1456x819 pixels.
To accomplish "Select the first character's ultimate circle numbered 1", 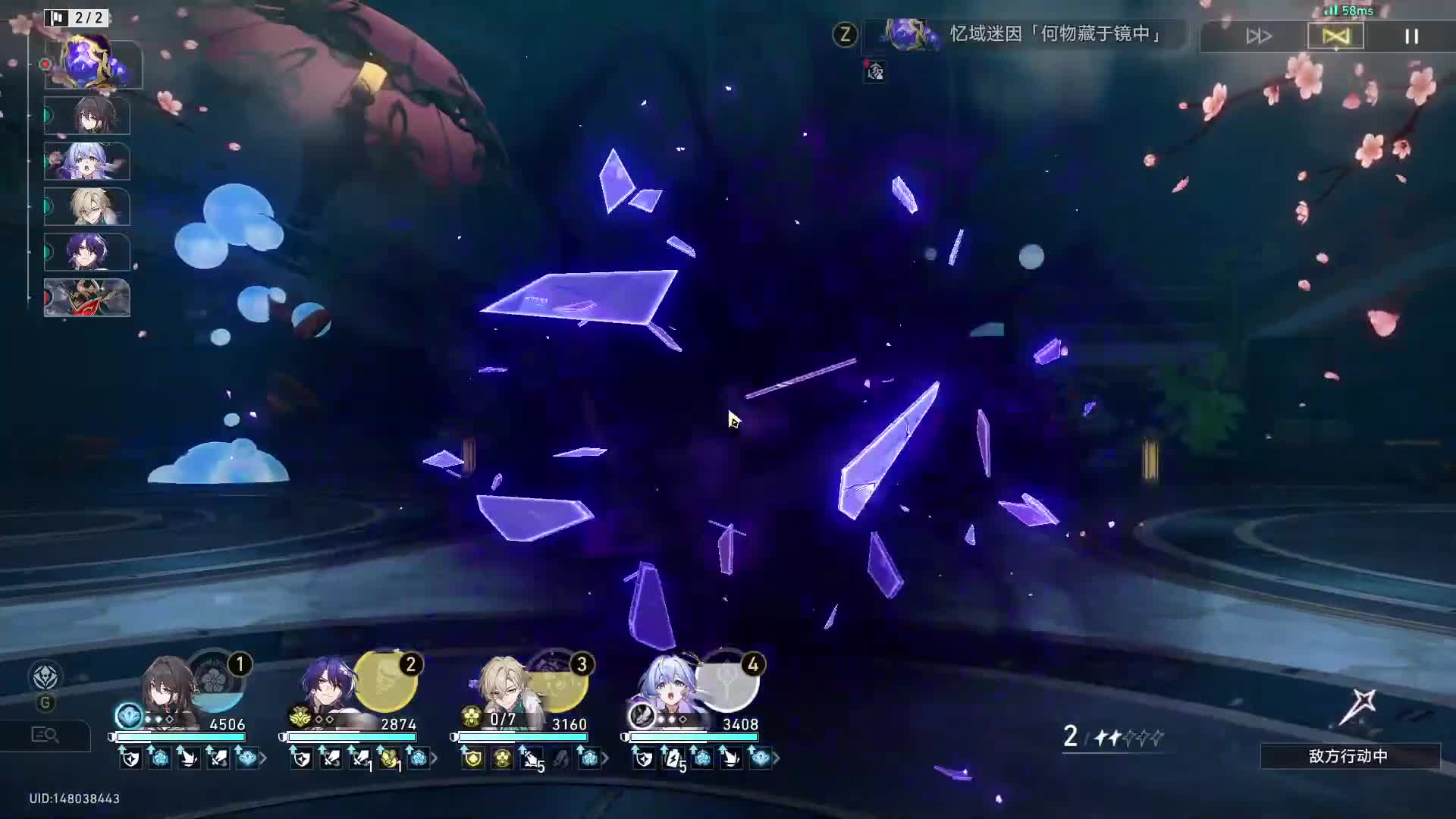I will point(218,681).
